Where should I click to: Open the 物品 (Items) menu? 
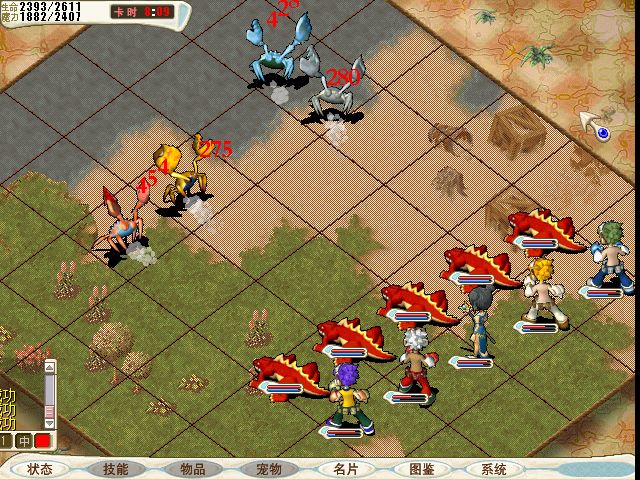(193, 469)
